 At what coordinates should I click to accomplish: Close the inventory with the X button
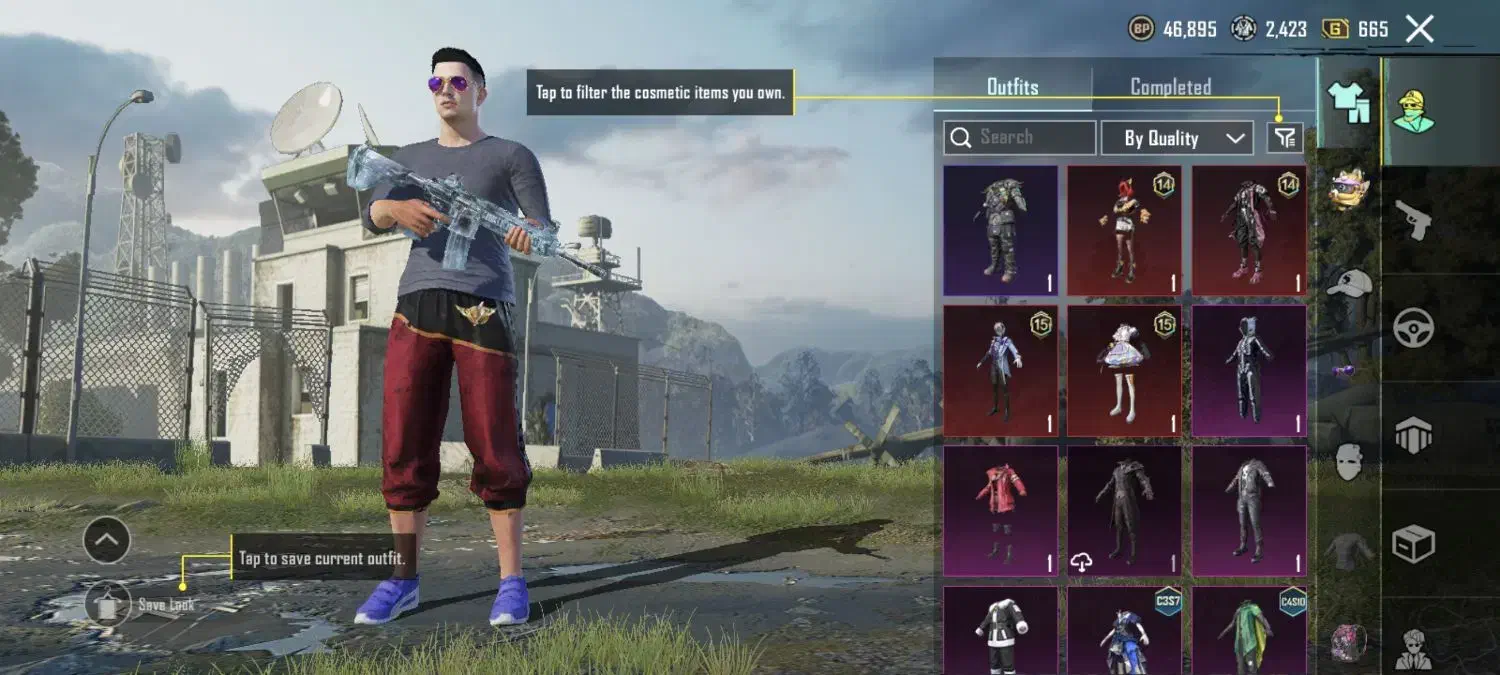point(1420,29)
